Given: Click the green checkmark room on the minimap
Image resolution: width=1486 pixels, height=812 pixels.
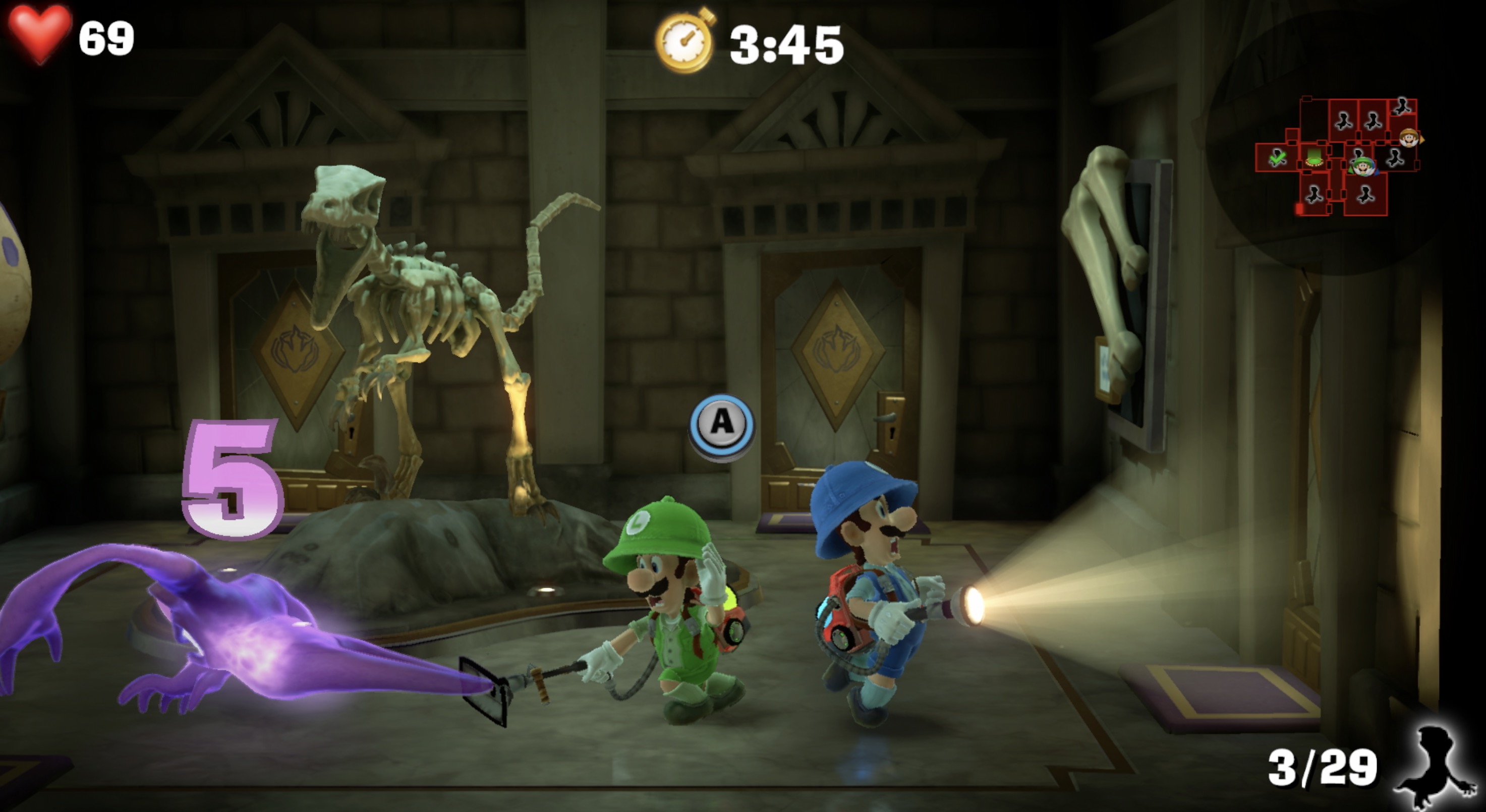Looking at the screenshot, I should (x=1277, y=157).
